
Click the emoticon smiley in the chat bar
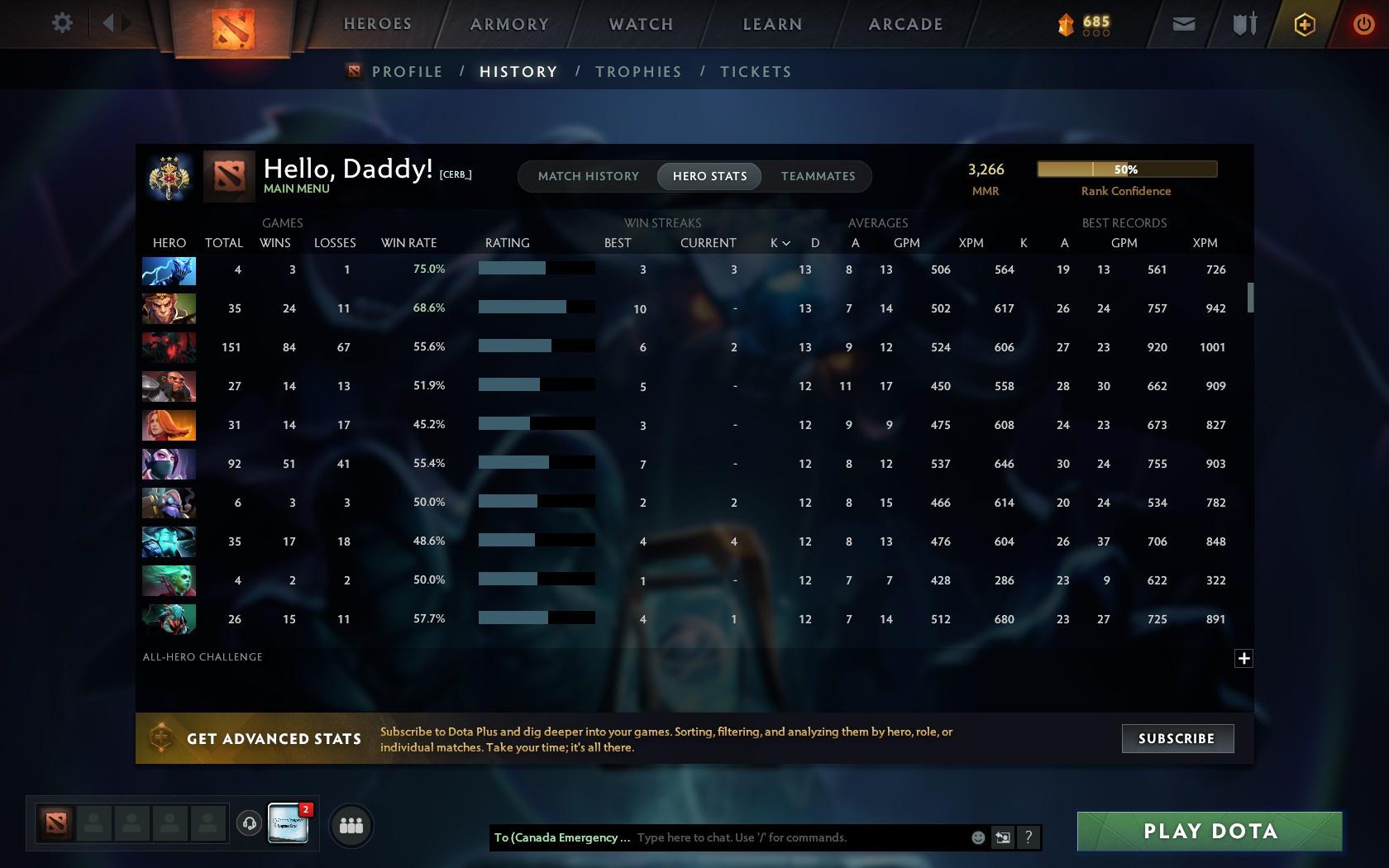point(978,837)
